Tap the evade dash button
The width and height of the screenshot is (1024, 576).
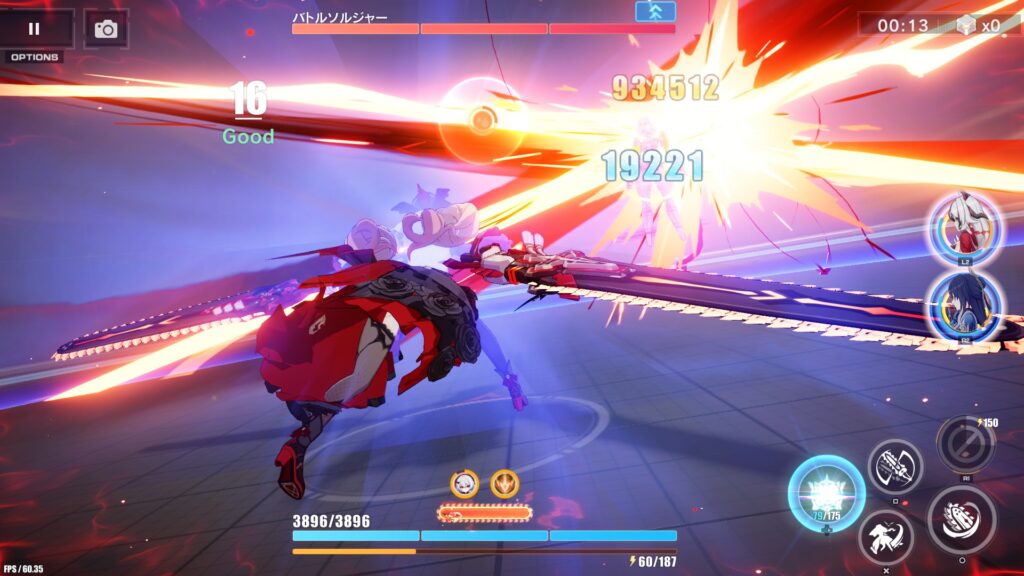click(886, 537)
